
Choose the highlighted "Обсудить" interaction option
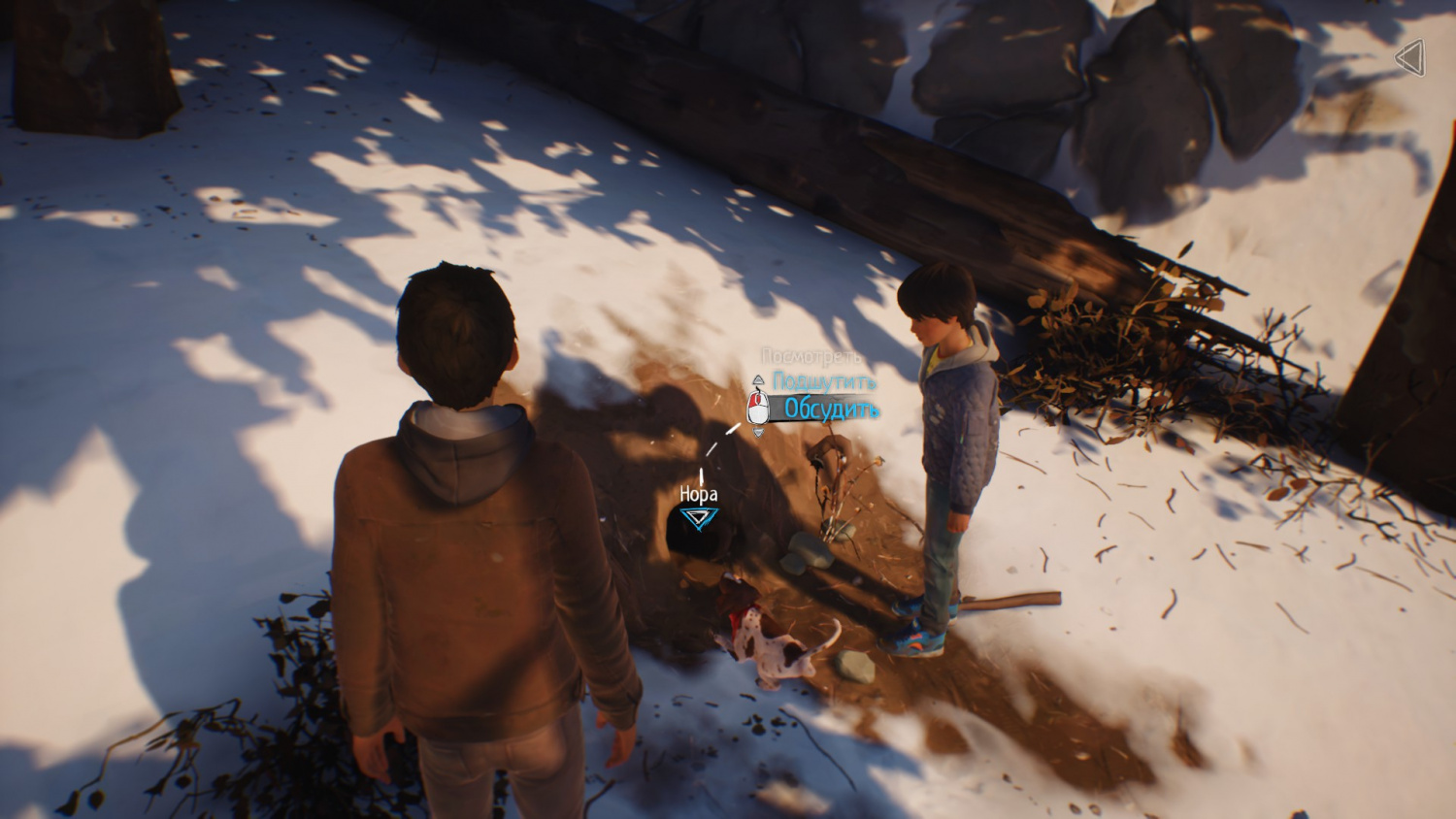click(831, 409)
